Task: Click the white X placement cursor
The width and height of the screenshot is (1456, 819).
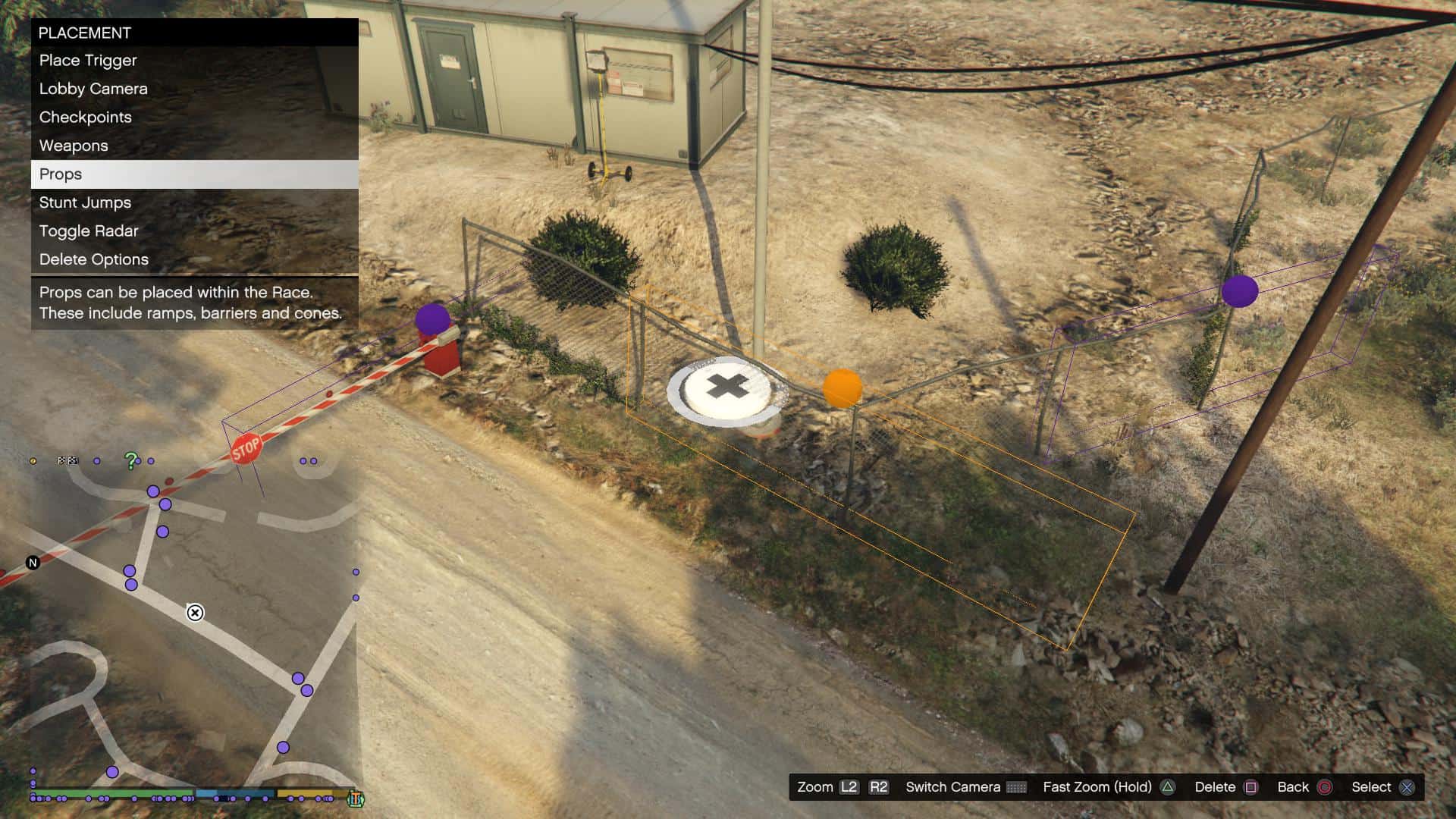Action: tap(727, 388)
